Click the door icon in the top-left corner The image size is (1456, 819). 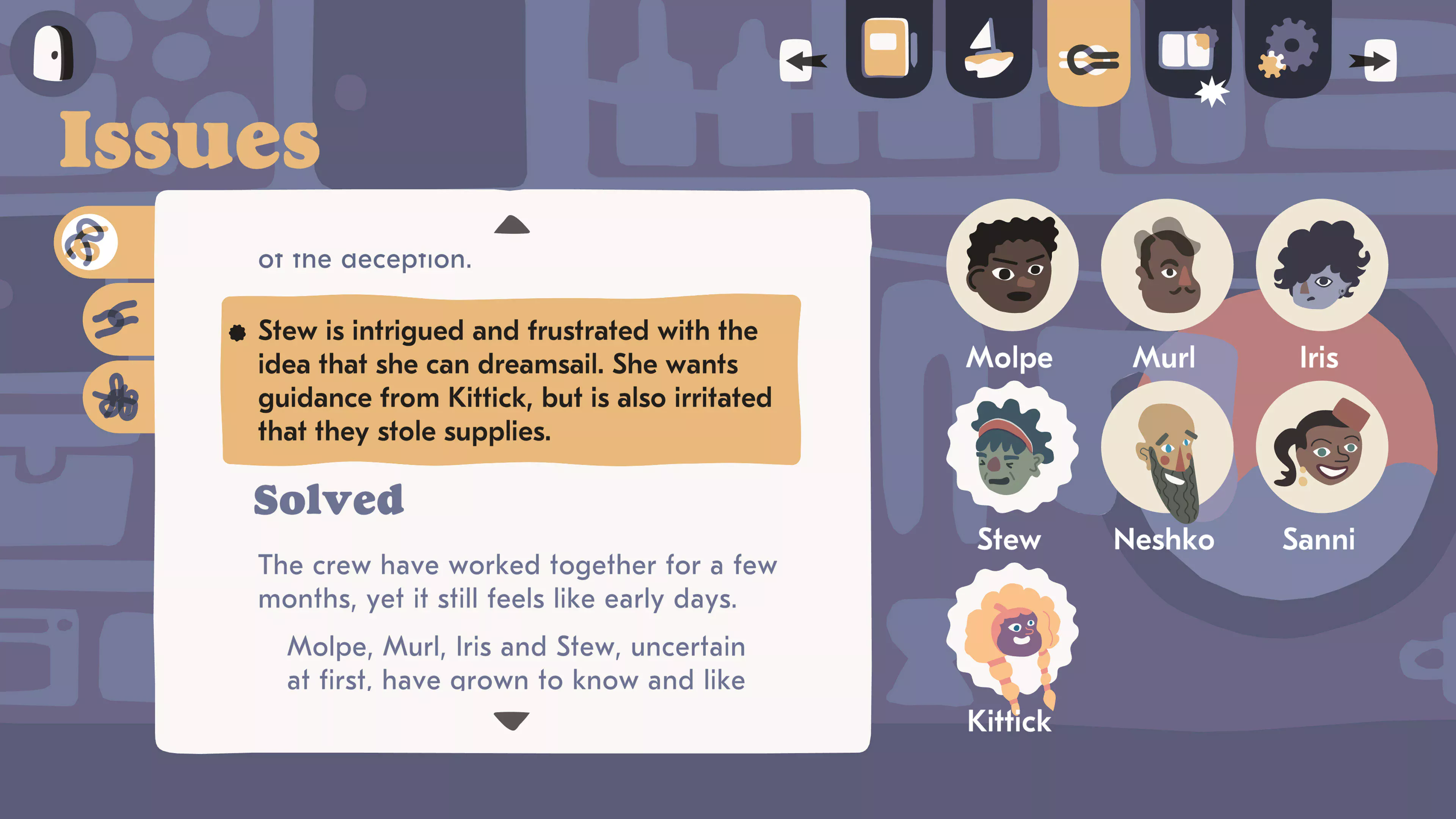[x=54, y=54]
